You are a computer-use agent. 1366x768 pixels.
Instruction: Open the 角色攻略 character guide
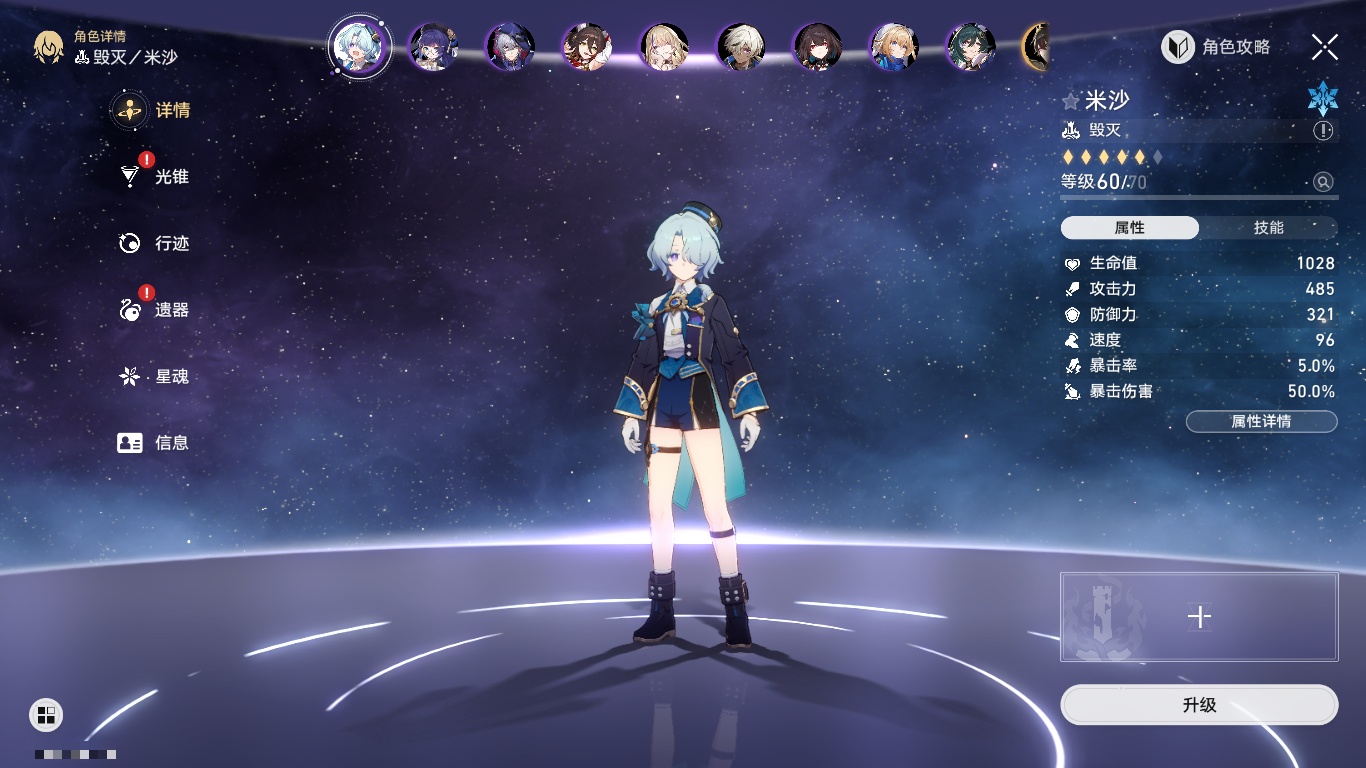[1216, 47]
